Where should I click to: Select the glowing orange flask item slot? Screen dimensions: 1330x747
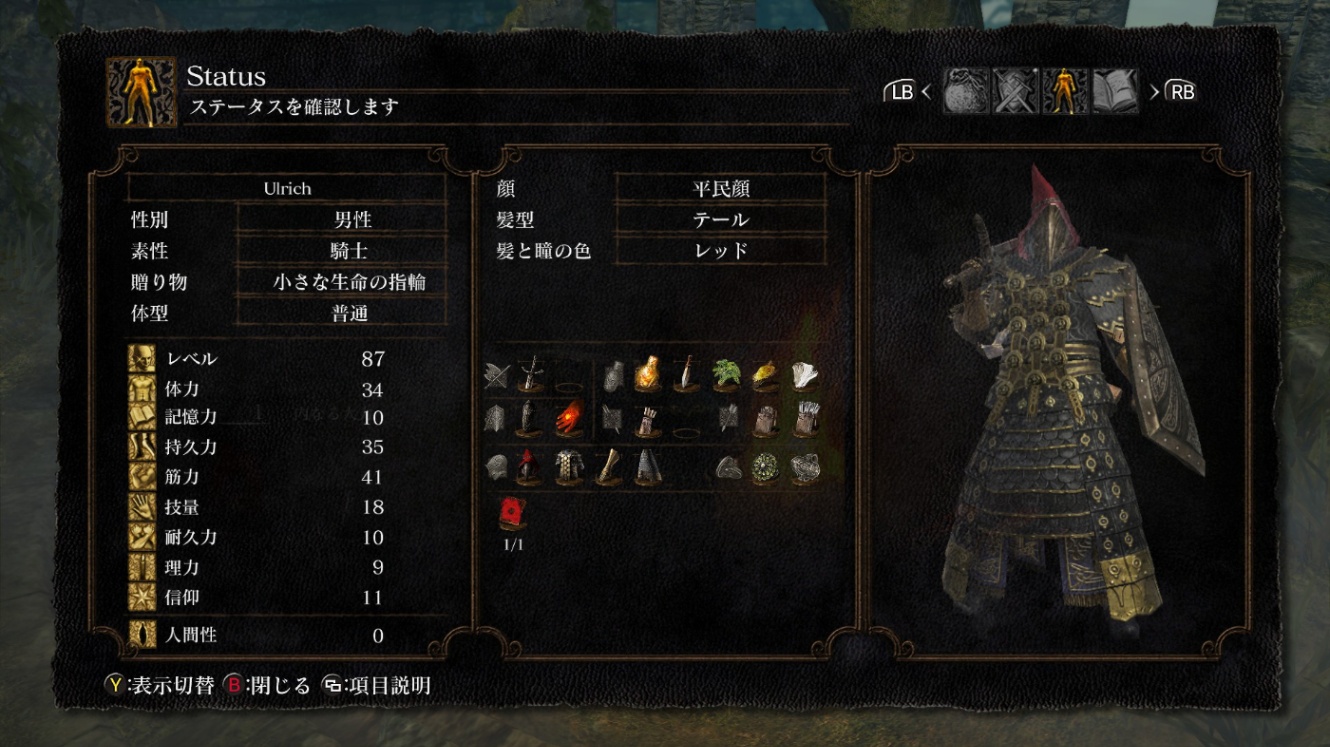pyautogui.click(x=647, y=374)
